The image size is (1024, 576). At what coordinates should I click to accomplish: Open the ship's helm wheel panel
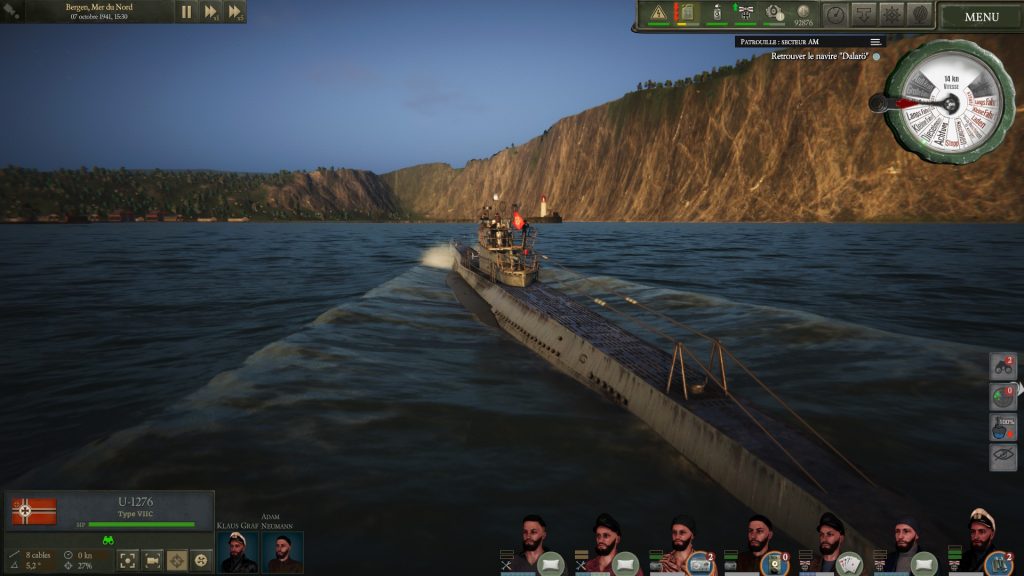891,14
